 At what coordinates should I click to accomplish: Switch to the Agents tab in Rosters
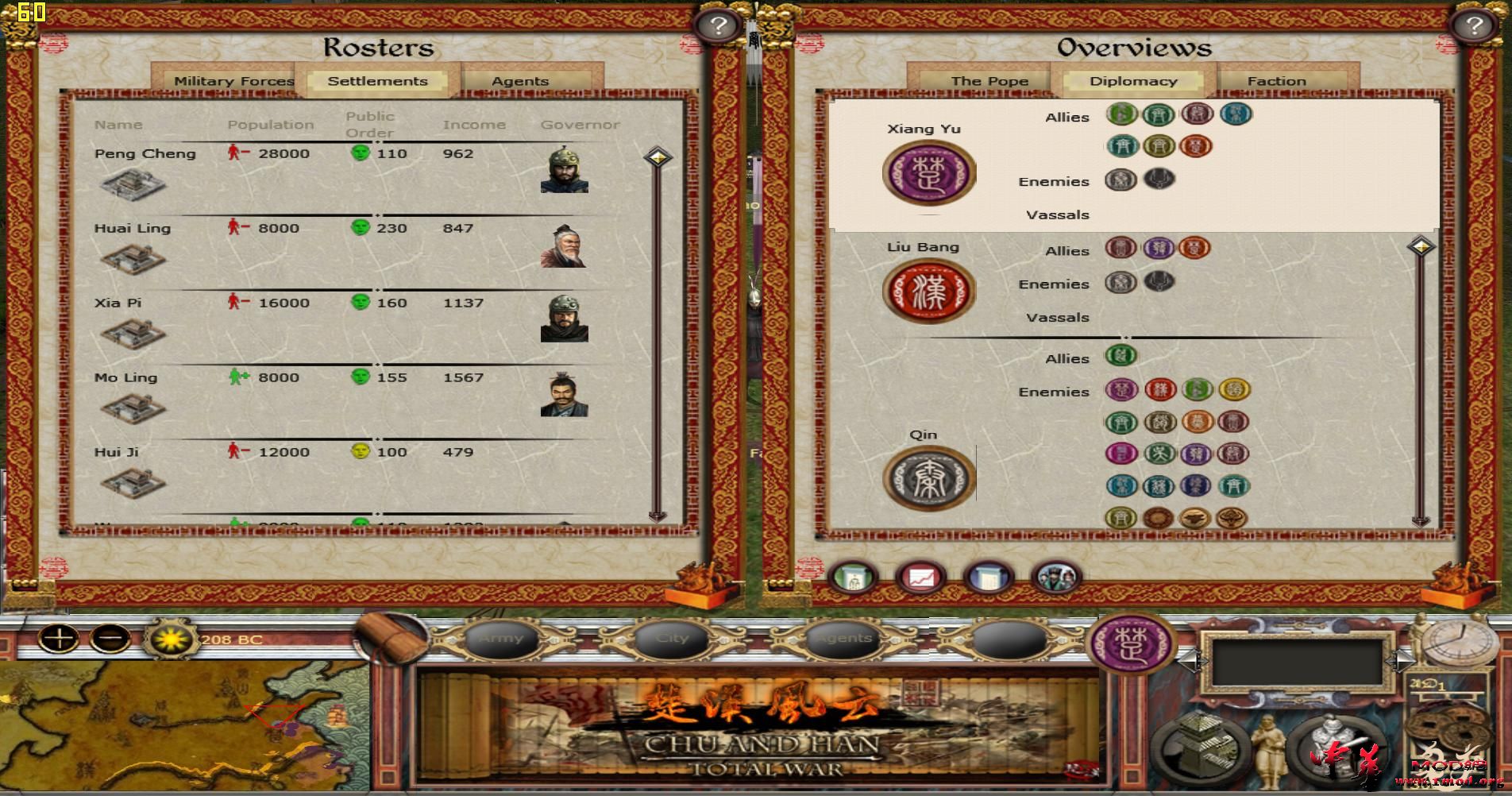(520, 80)
